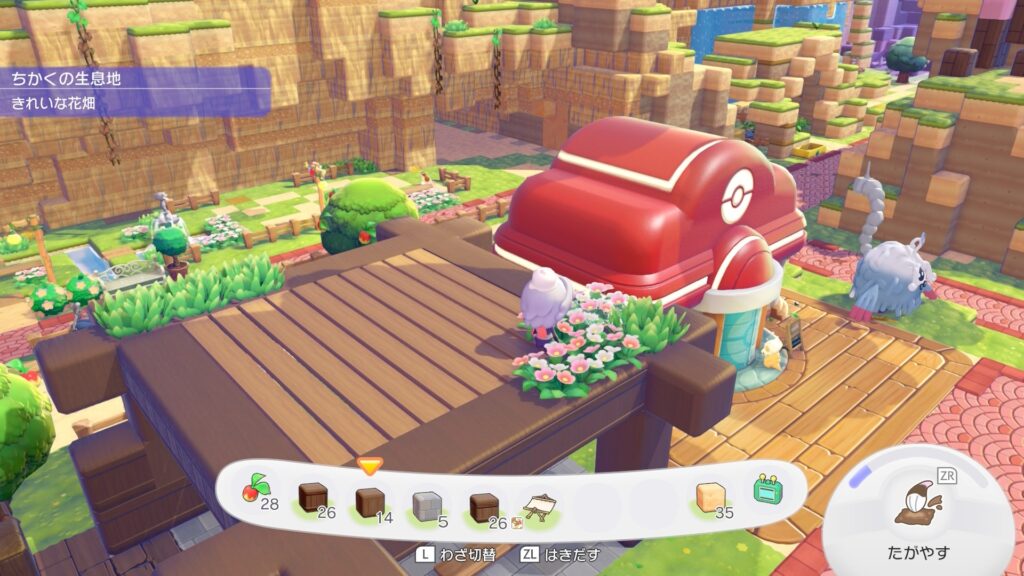Choose the wood block stack of 14

pyautogui.click(x=370, y=500)
